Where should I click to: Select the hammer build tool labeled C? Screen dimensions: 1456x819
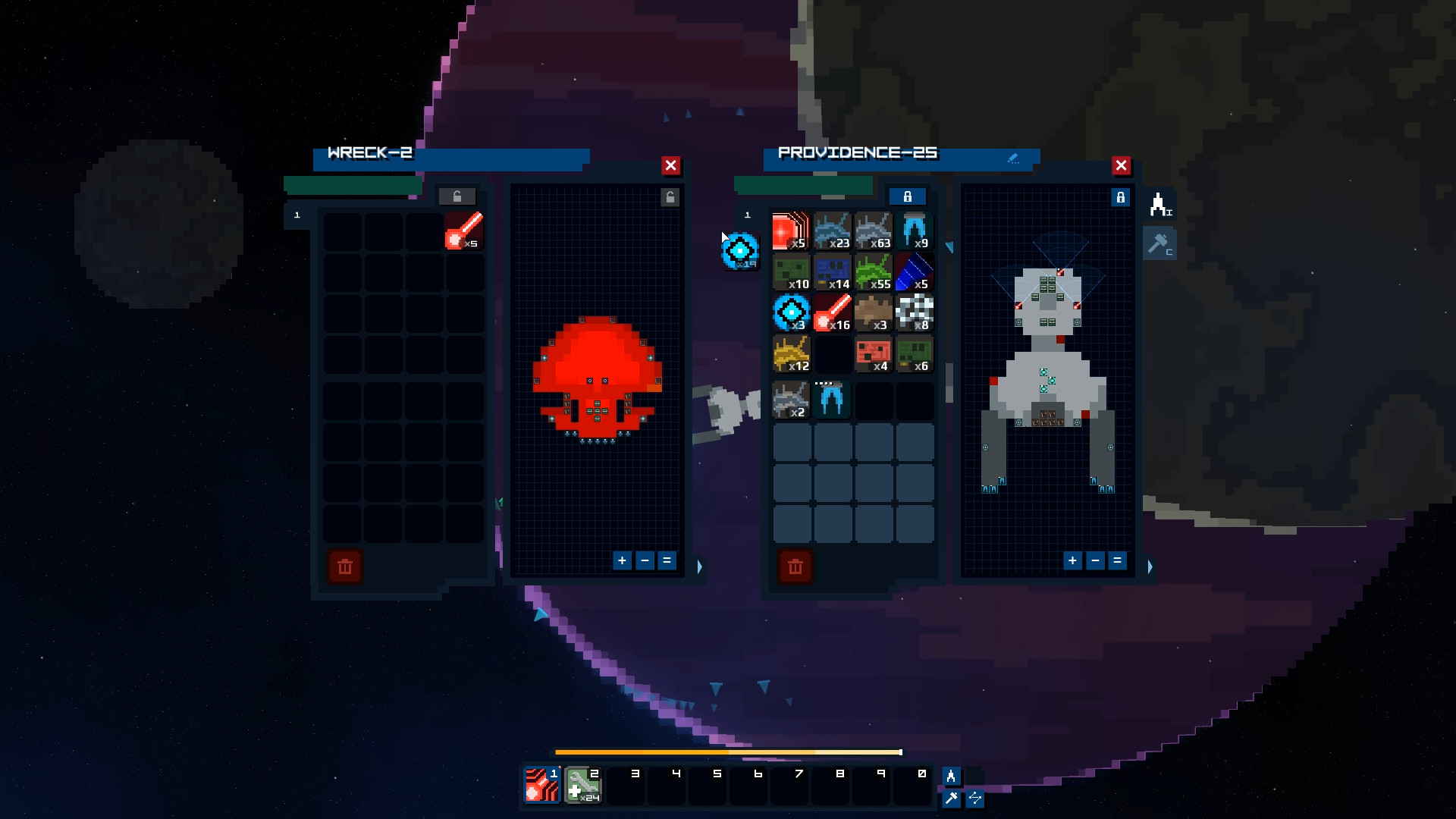(1161, 243)
